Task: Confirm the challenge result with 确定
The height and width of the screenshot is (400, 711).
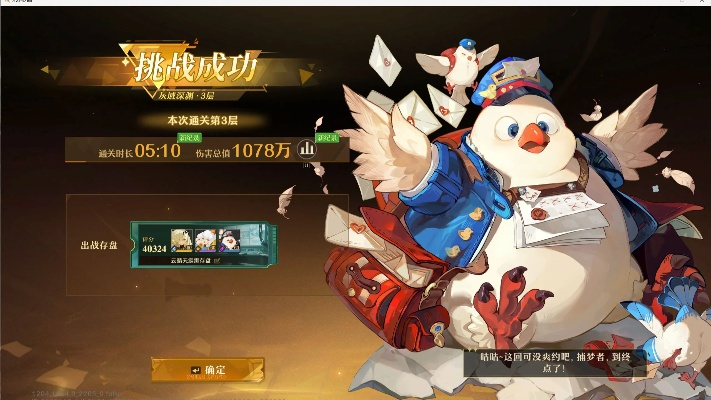Action: coord(208,370)
